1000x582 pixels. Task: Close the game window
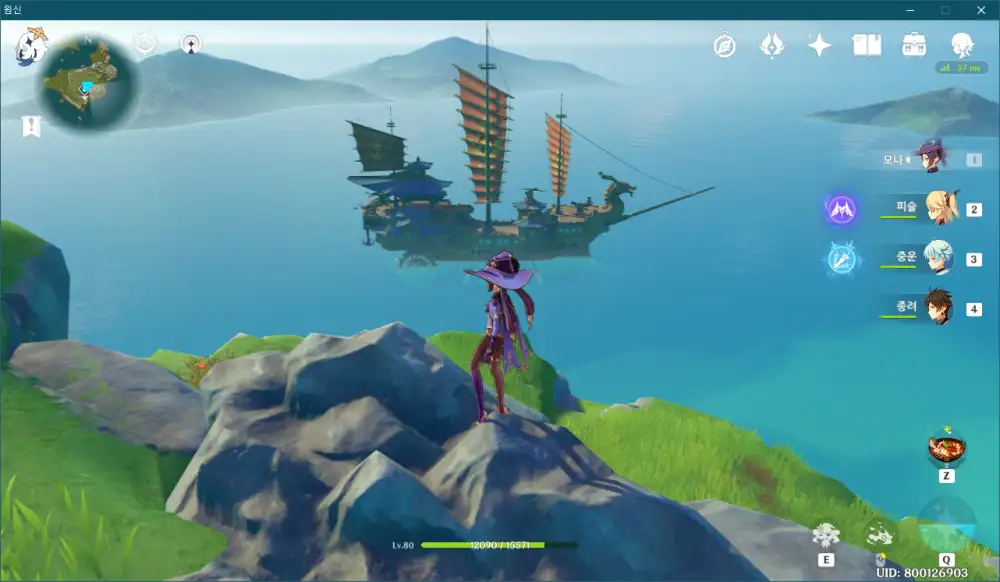pos(980,9)
